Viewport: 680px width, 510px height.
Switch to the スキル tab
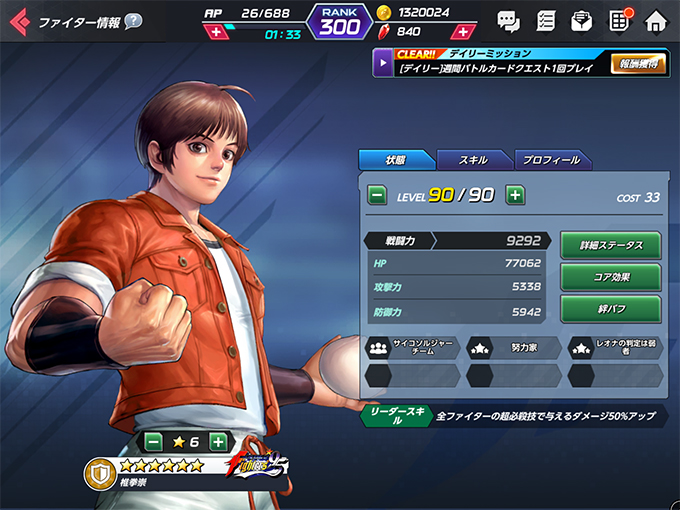[x=473, y=160]
